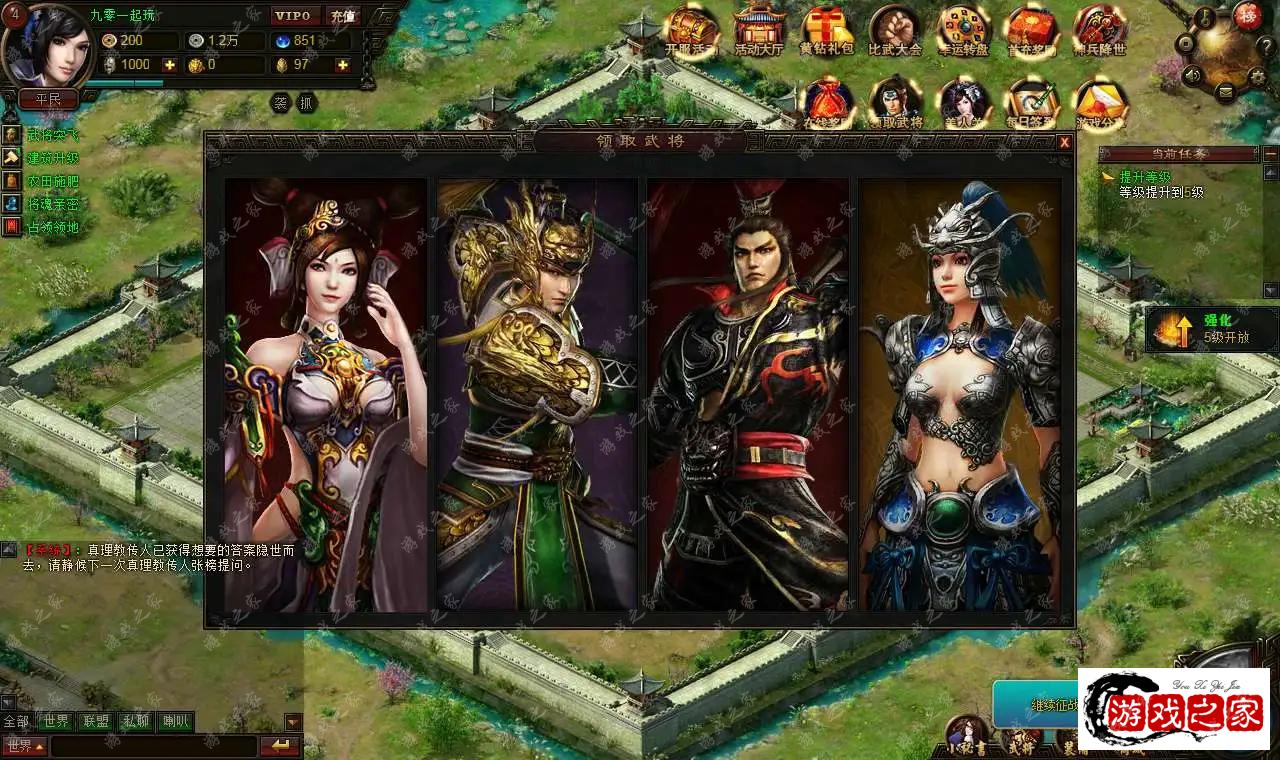Open the 世界 chat channel dropdown
This screenshot has height=760, width=1280.
tap(24, 746)
